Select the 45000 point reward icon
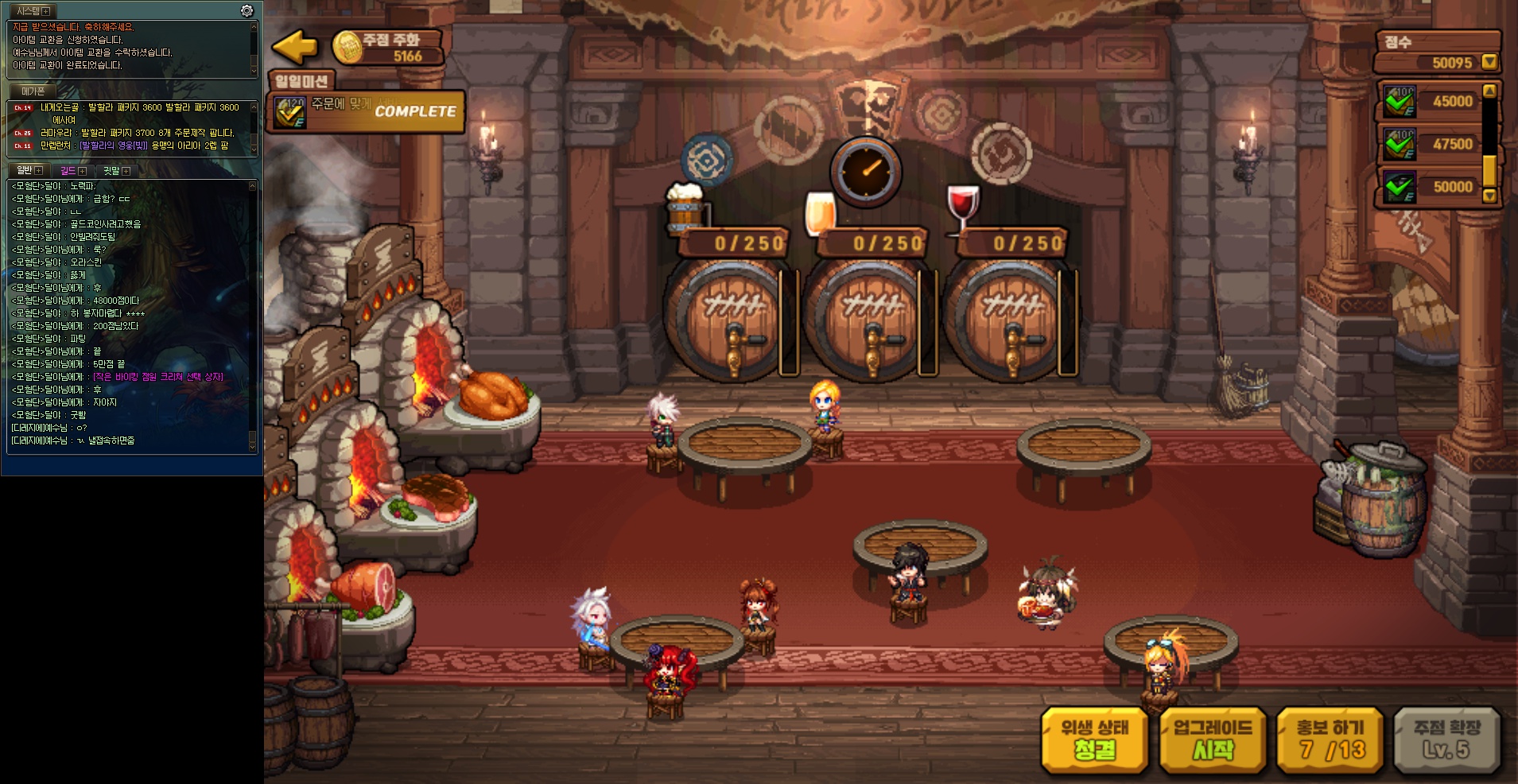 [1399, 101]
